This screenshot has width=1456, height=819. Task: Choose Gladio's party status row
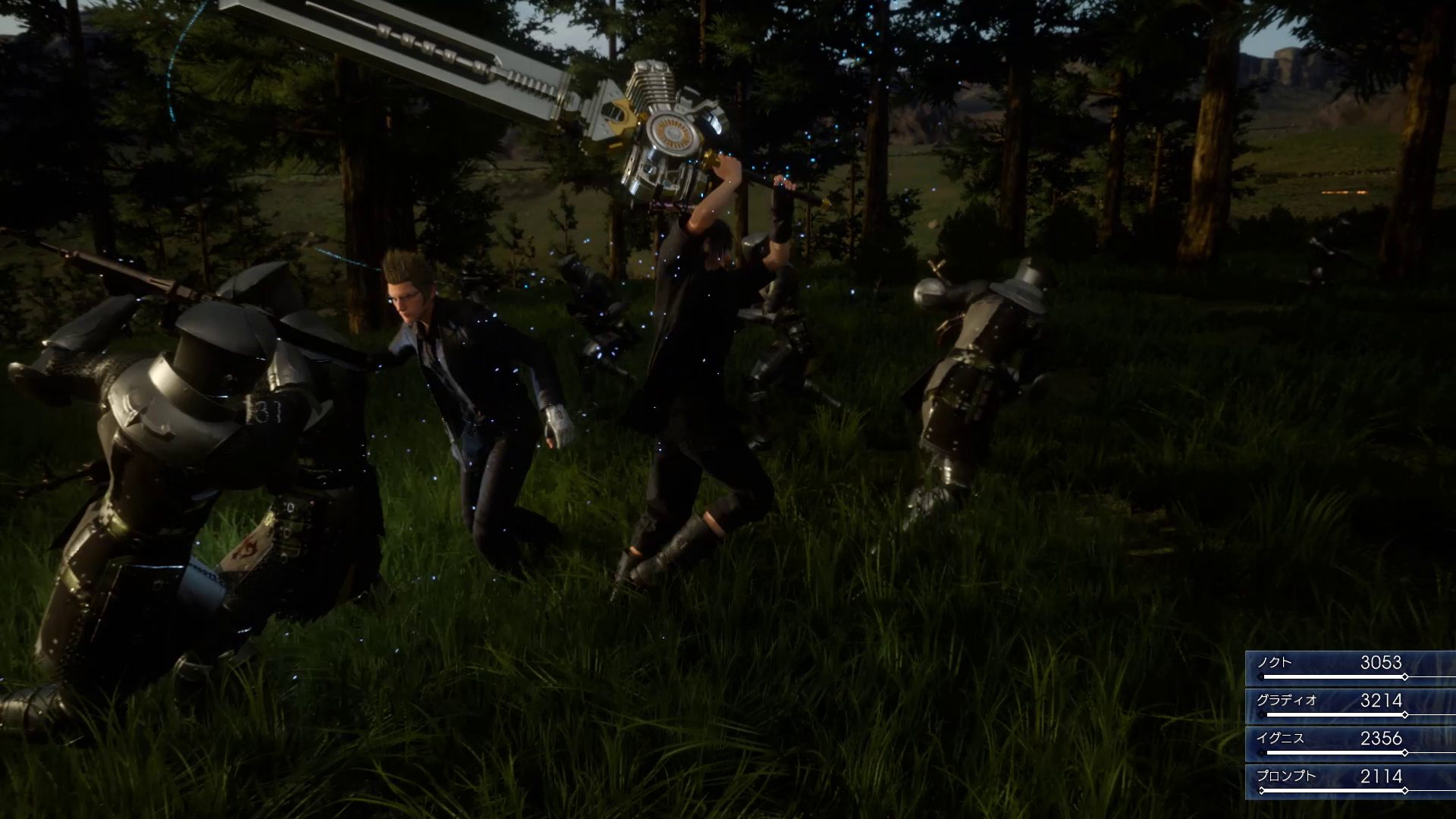pos(1350,706)
